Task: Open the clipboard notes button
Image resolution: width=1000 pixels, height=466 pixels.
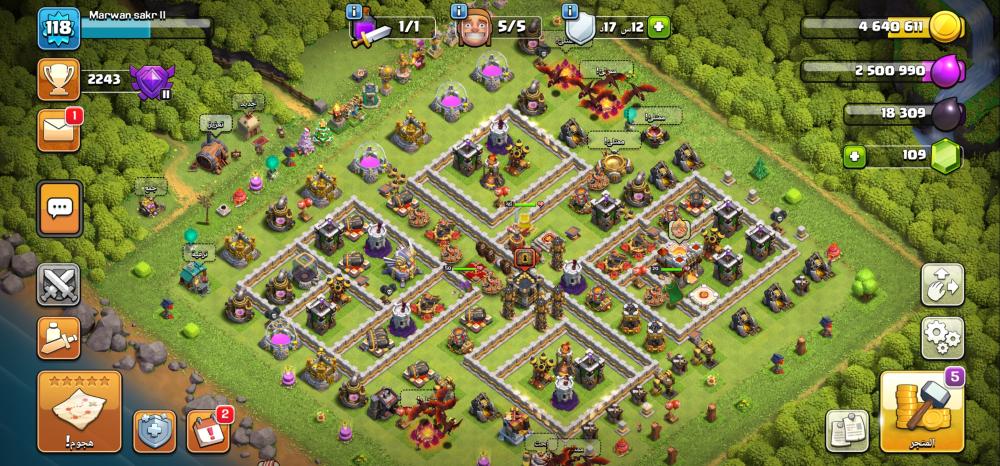Action: tap(845, 430)
